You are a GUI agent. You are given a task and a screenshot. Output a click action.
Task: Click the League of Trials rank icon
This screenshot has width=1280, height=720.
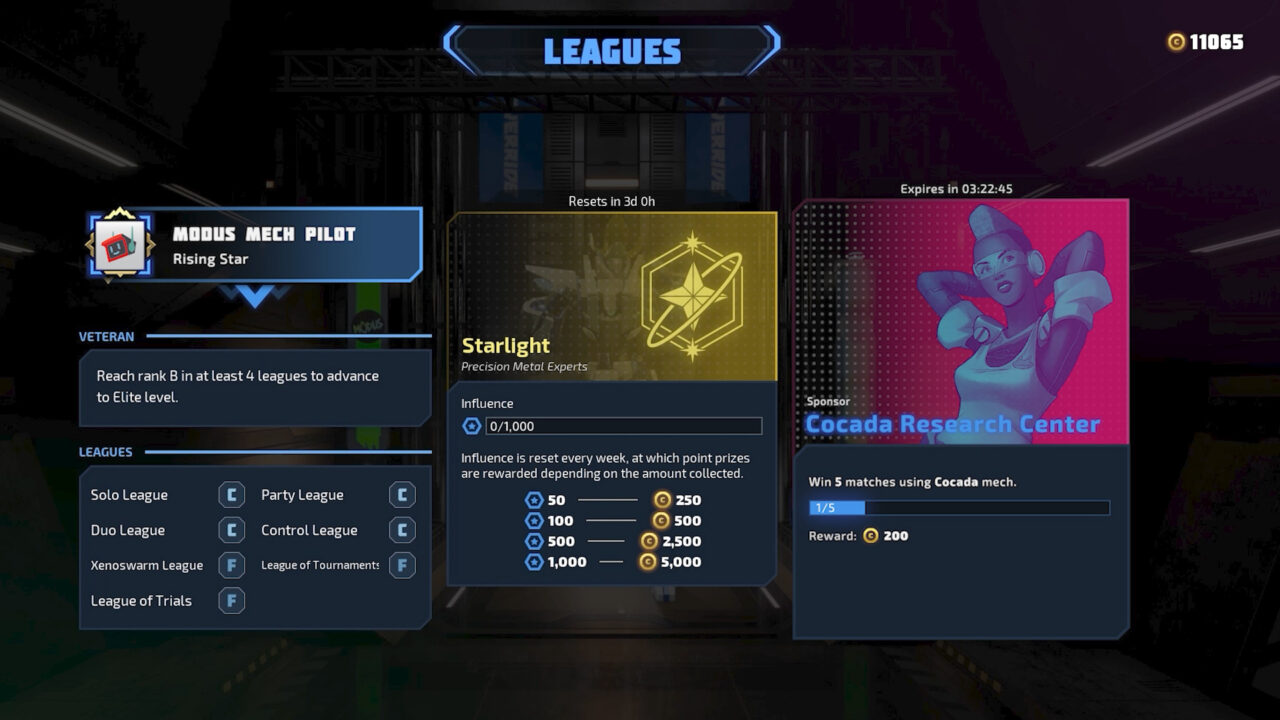tap(230, 601)
